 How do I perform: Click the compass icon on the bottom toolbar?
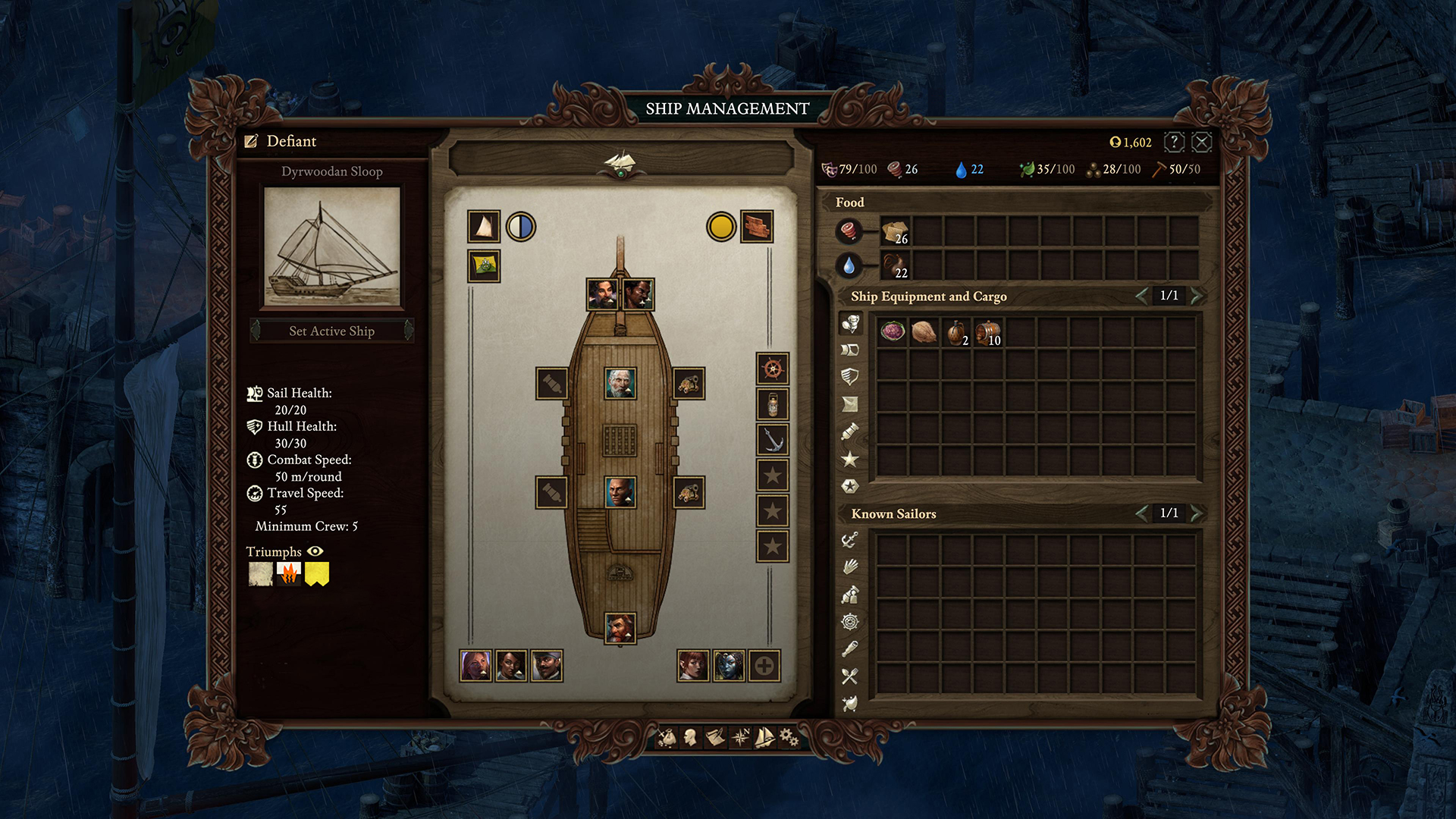click(739, 736)
